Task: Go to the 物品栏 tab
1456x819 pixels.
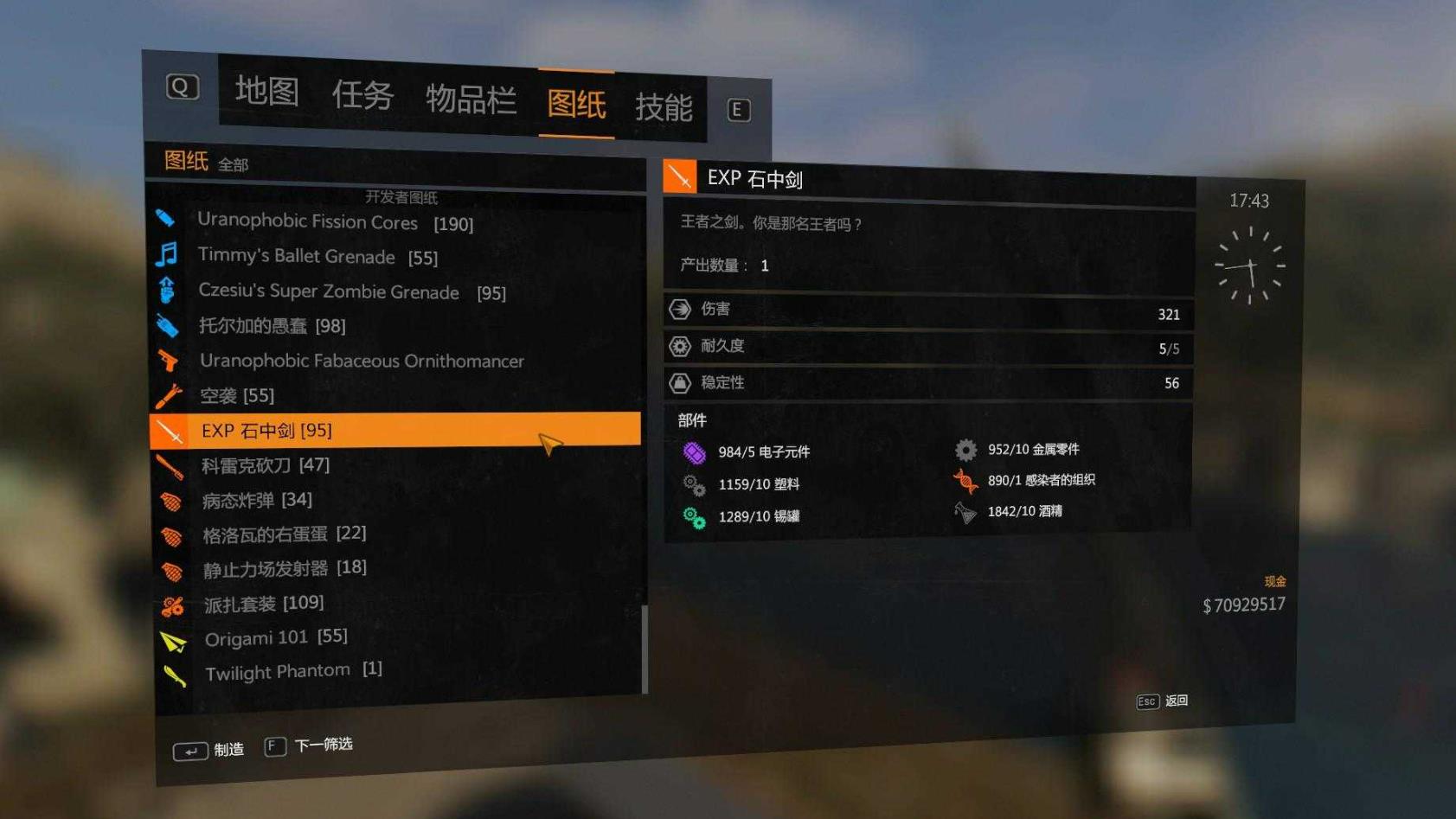Action: (471, 99)
